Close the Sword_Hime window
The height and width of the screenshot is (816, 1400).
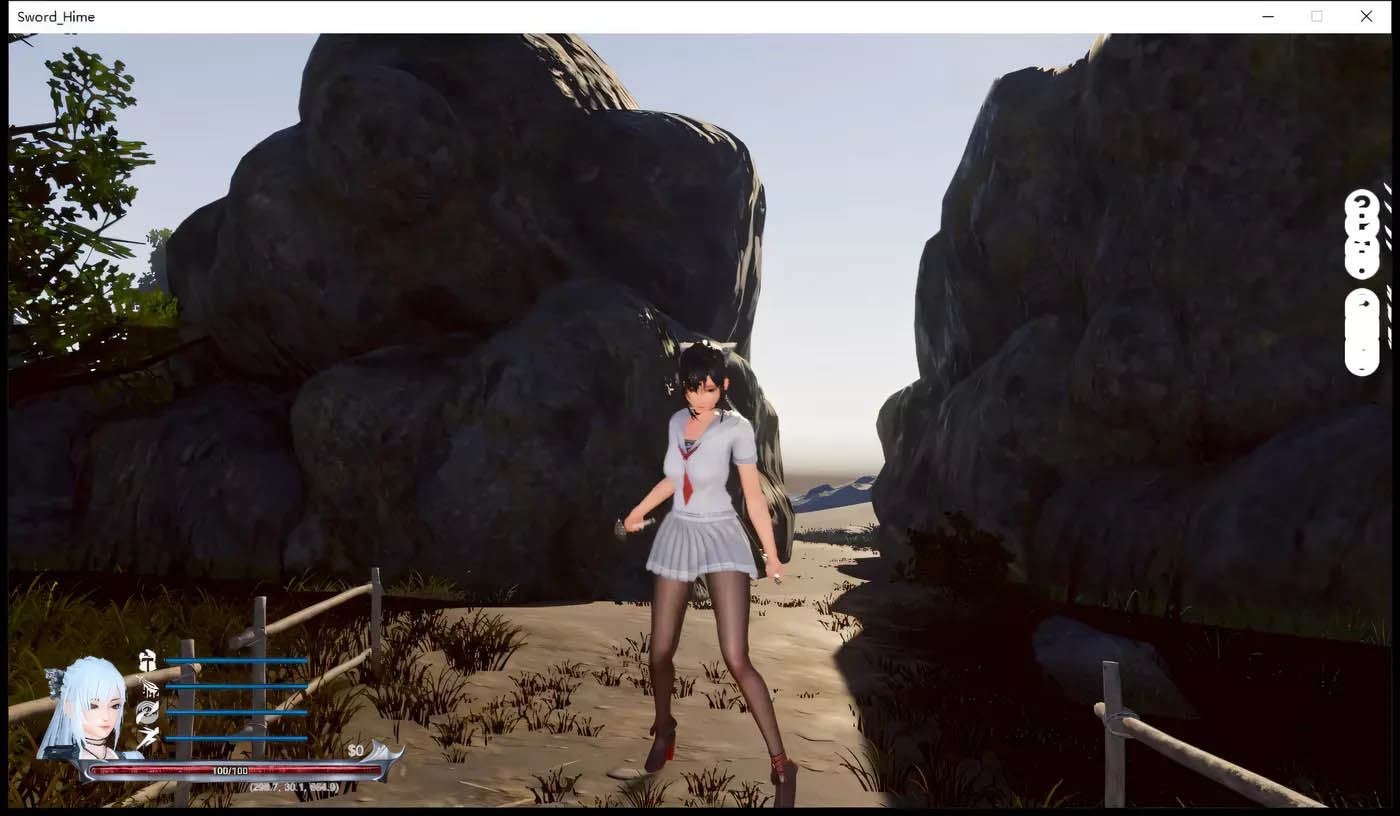pos(1365,16)
